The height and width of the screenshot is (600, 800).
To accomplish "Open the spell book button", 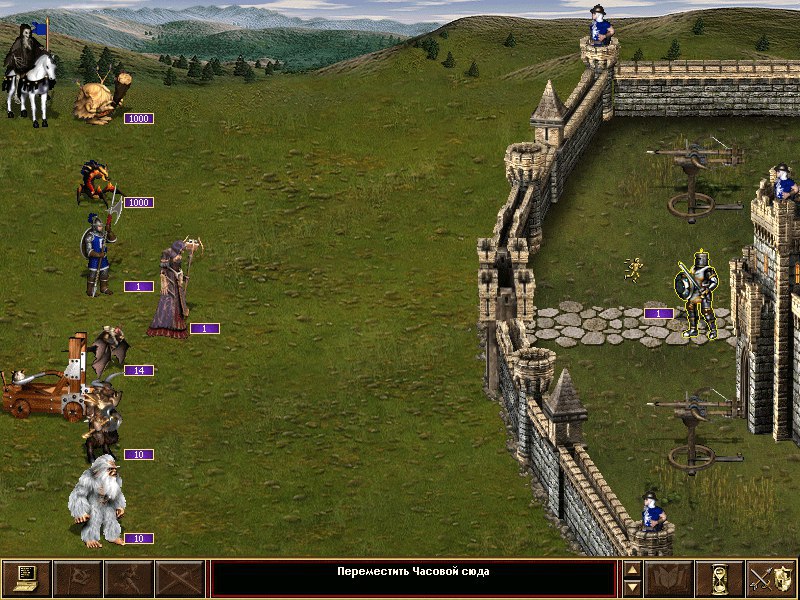I will [x=669, y=579].
